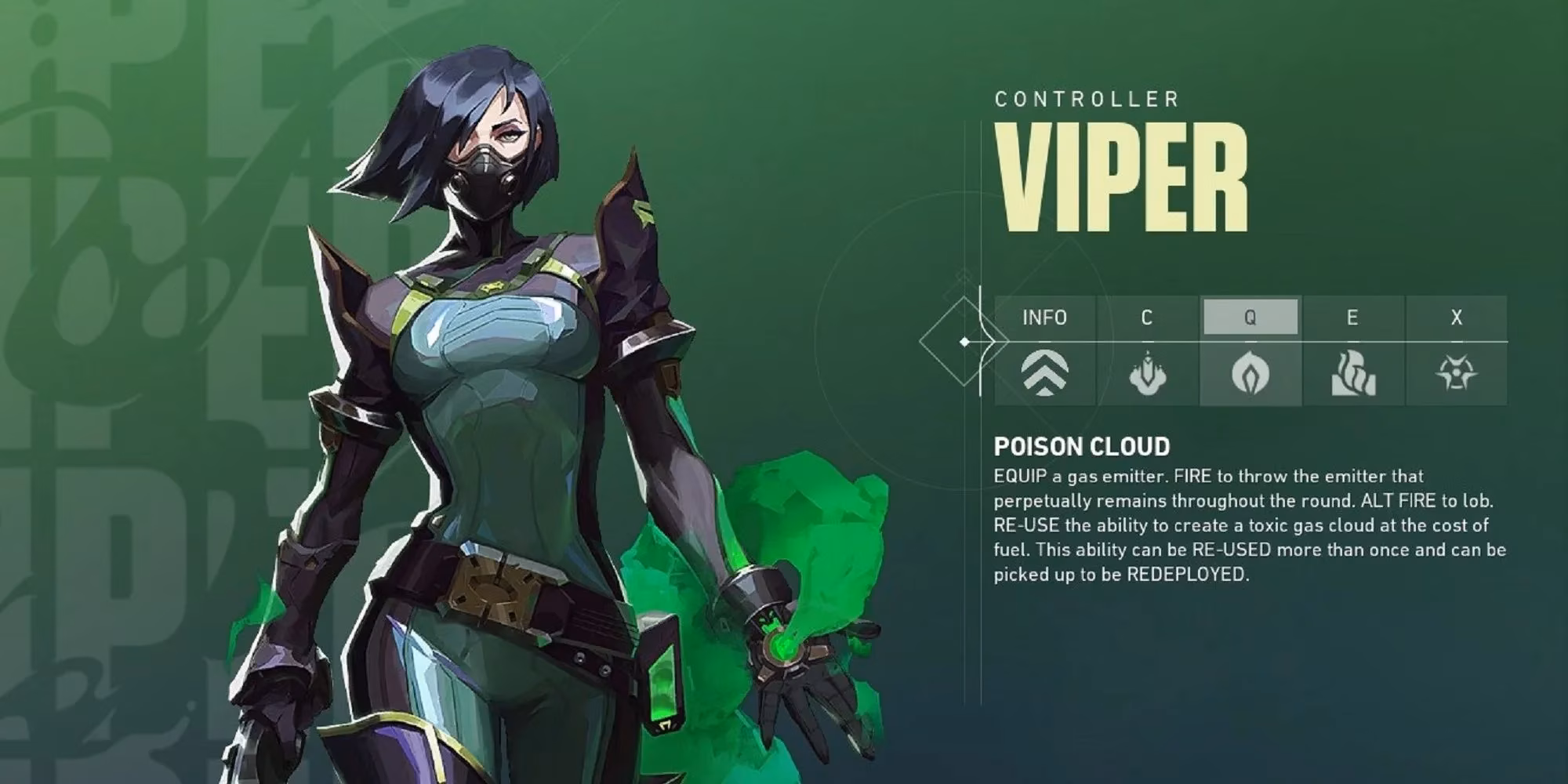Show the Snake Bite ability icon
The height and width of the screenshot is (784, 1568).
[x=1147, y=373]
